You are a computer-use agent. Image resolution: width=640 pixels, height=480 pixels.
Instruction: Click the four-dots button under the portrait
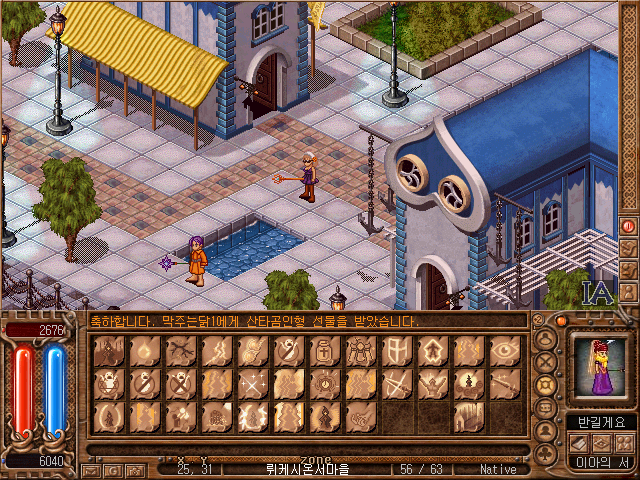(622, 442)
